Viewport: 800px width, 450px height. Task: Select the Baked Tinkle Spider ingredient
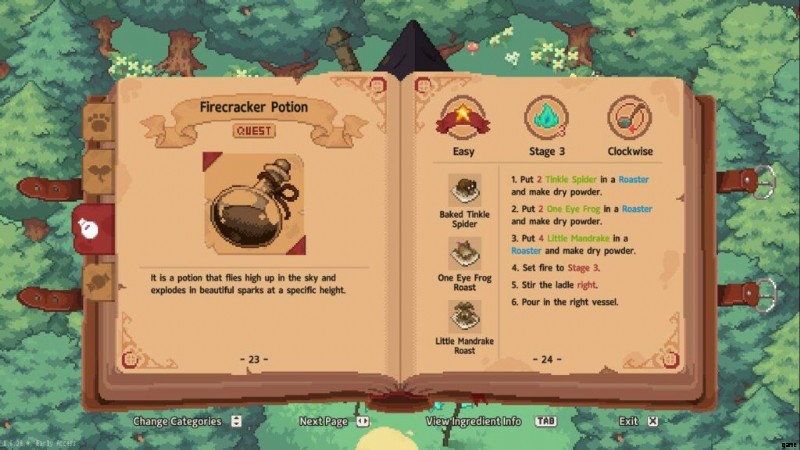[x=464, y=190]
